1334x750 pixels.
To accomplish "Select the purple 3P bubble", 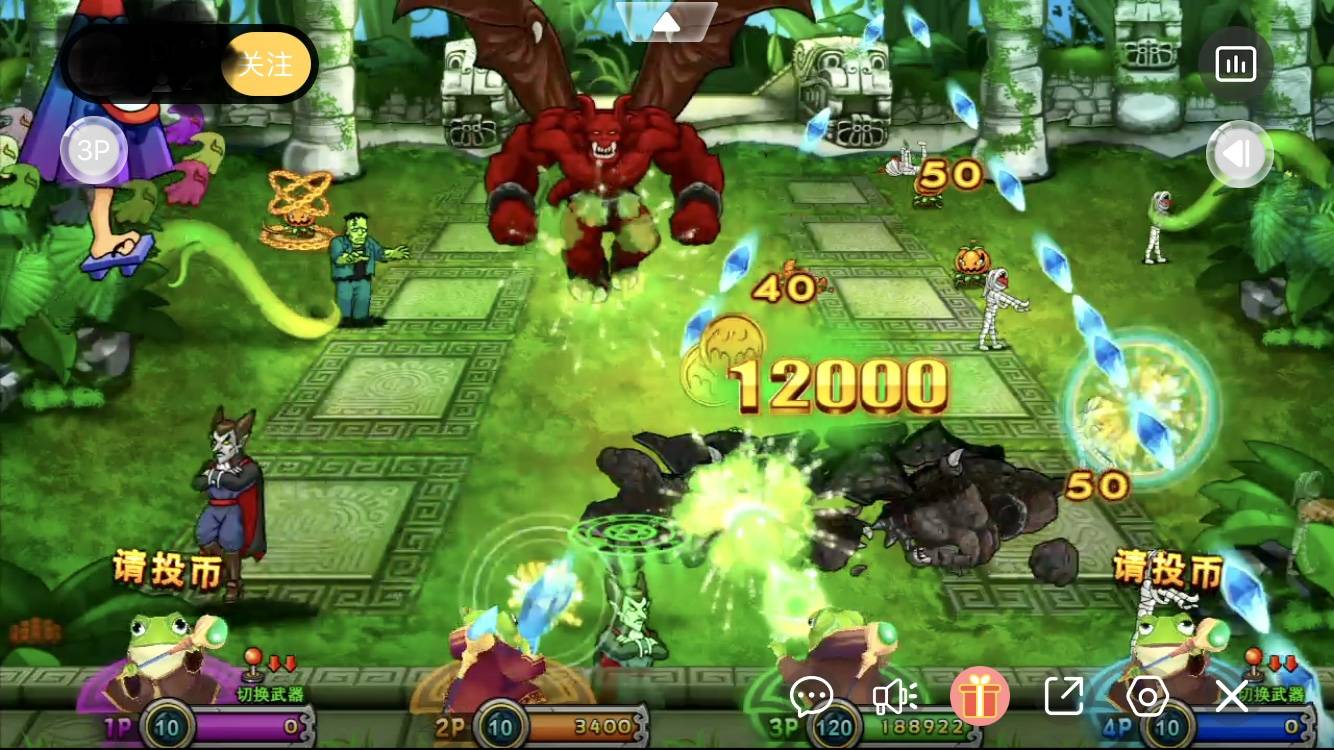I will click(x=93, y=152).
